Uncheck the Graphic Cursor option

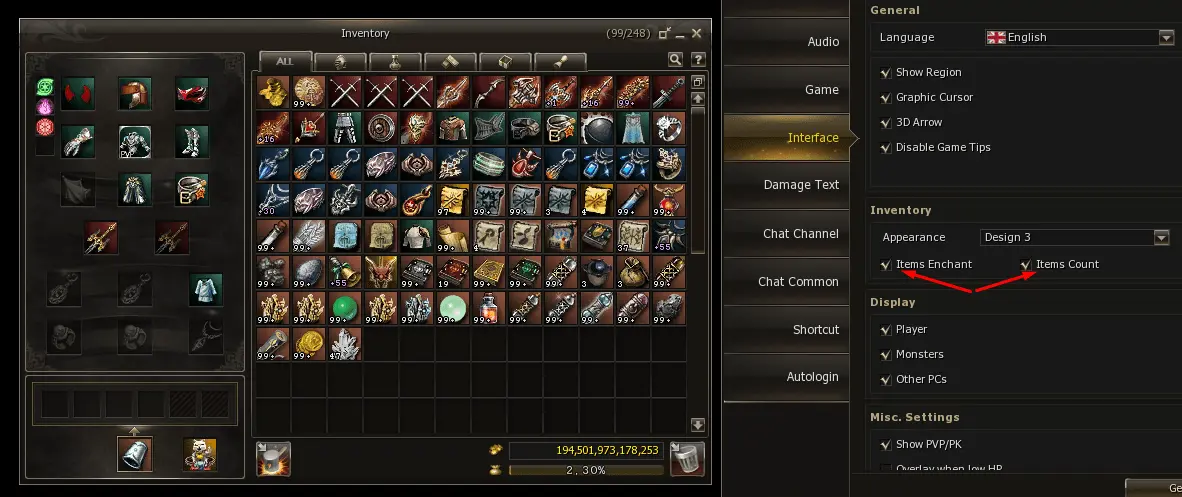(886, 98)
